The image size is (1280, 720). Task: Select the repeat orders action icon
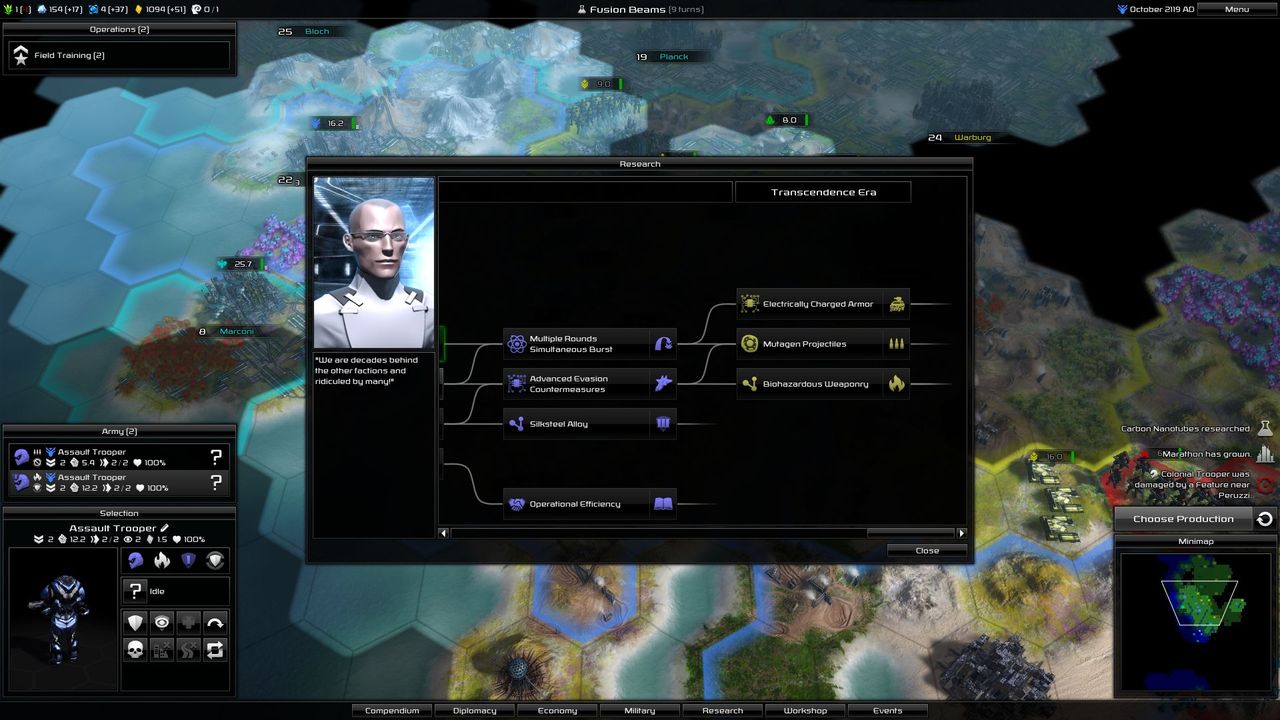[216, 649]
